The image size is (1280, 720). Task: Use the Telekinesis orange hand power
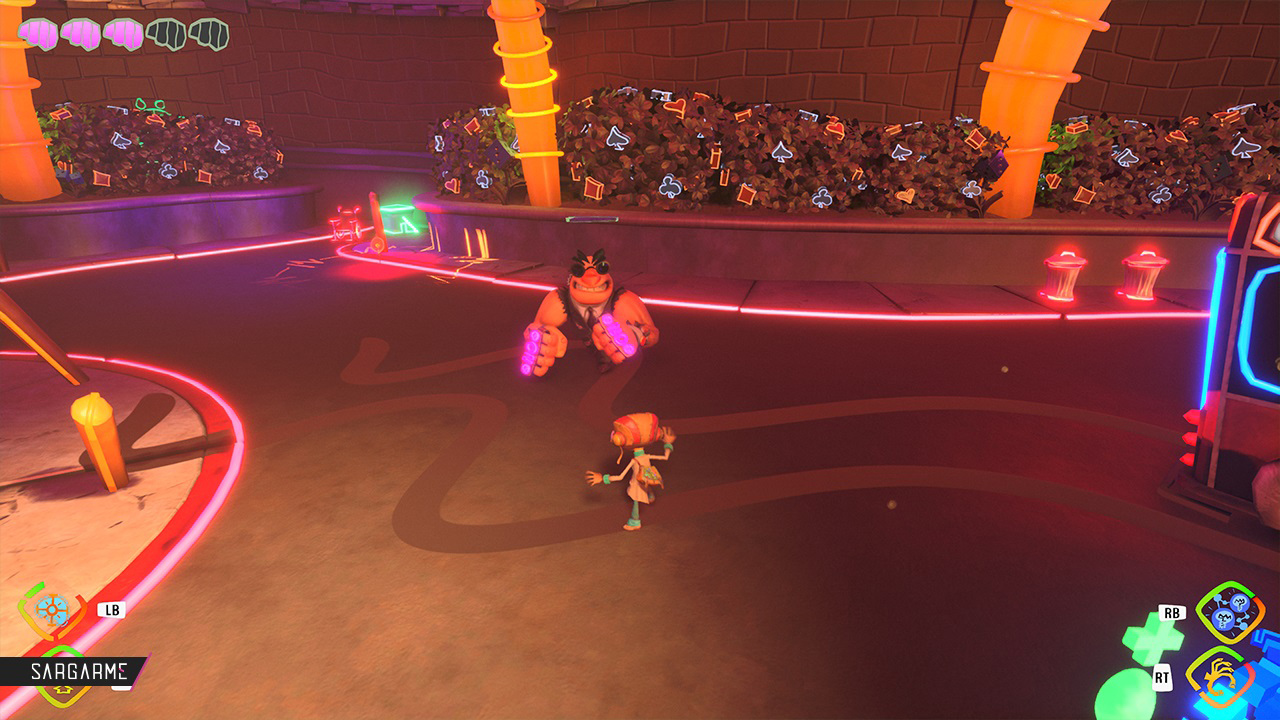click(1223, 679)
